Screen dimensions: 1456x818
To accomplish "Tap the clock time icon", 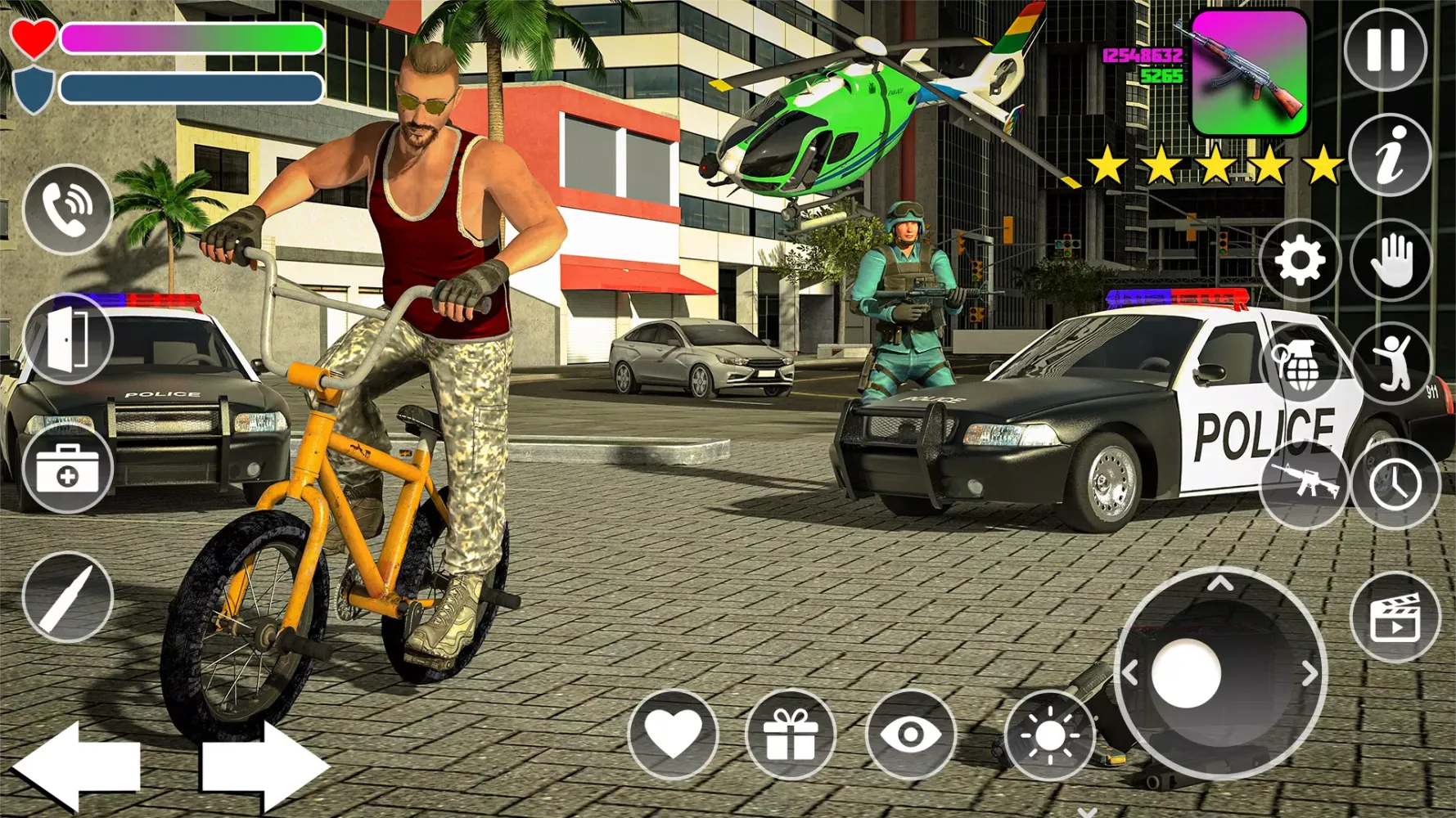I will pyautogui.click(x=1396, y=485).
